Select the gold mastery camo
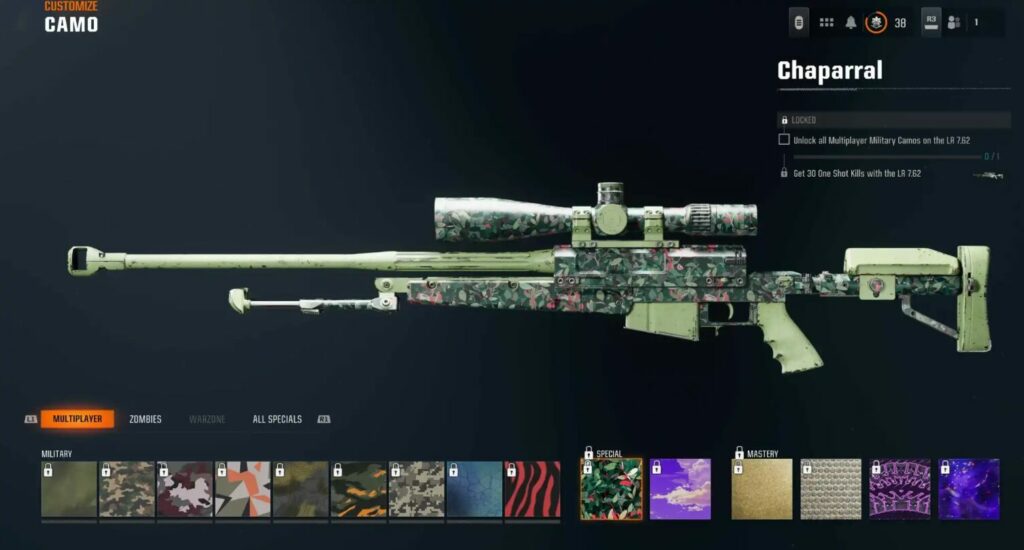The height and width of the screenshot is (550, 1024). point(762,489)
